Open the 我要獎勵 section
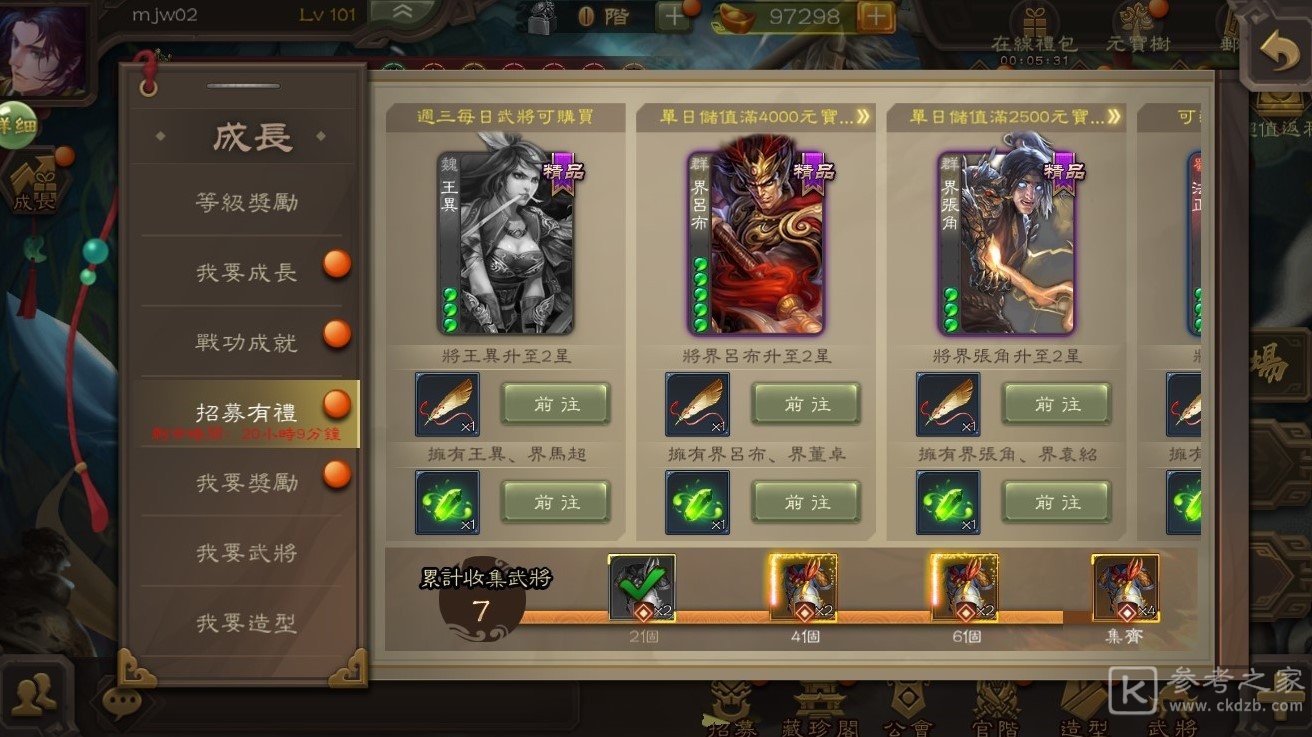1312x737 pixels. [246, 483]
